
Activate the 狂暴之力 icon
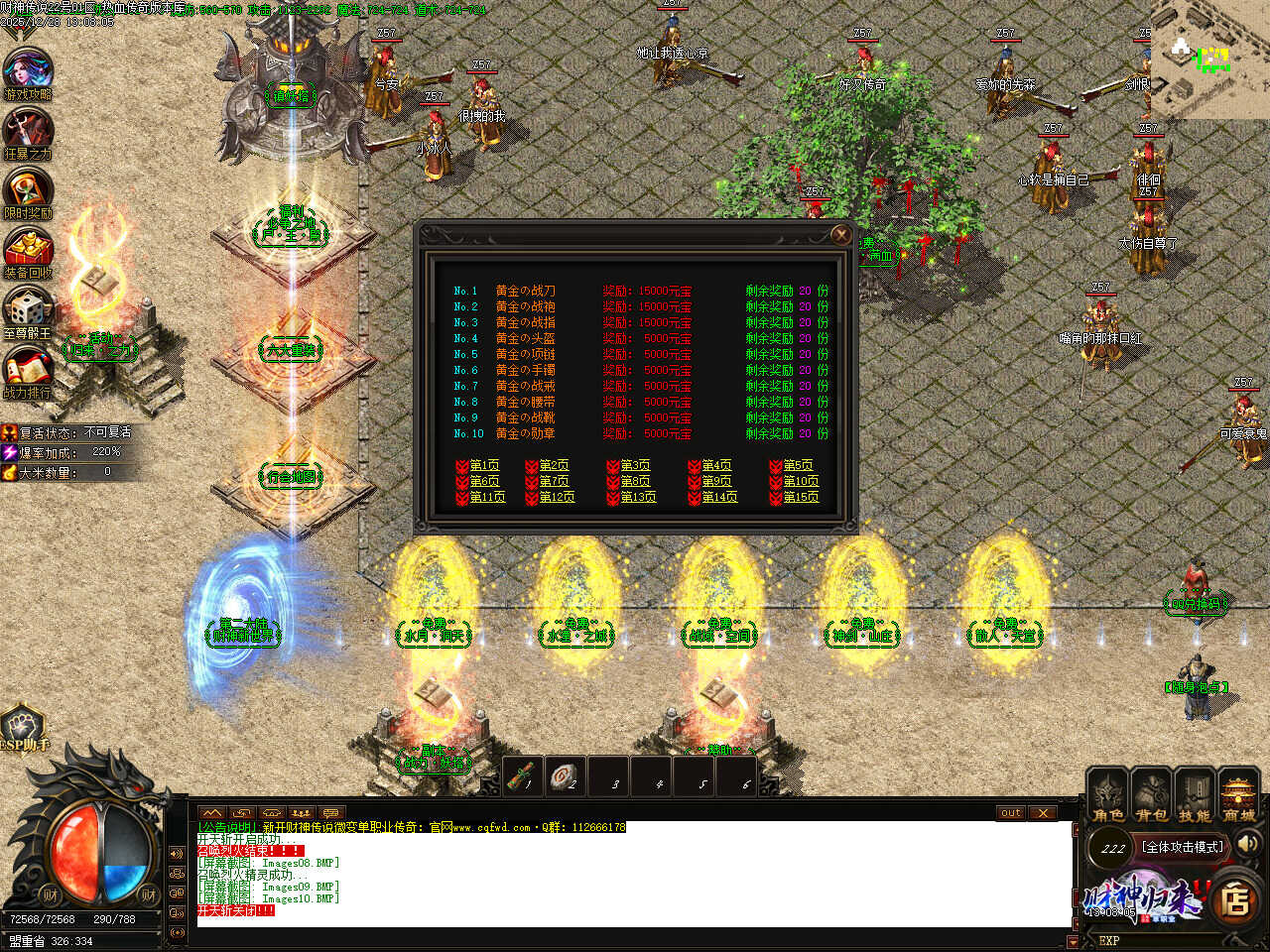pos(28,131)
